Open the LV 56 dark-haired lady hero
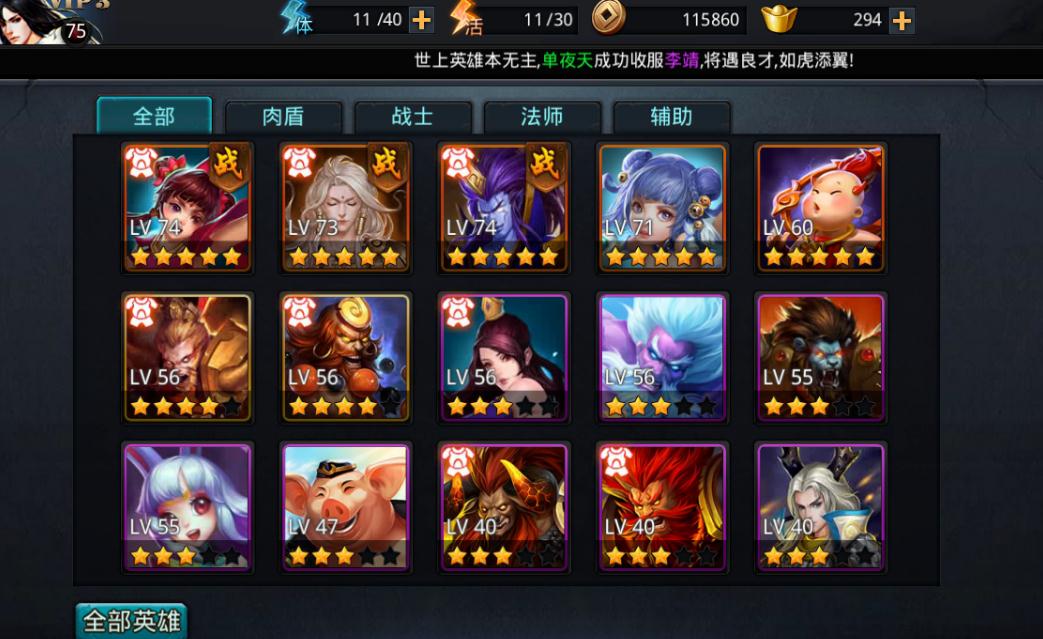This screenshot has height=639, width=1043. (x=504, y=357)
